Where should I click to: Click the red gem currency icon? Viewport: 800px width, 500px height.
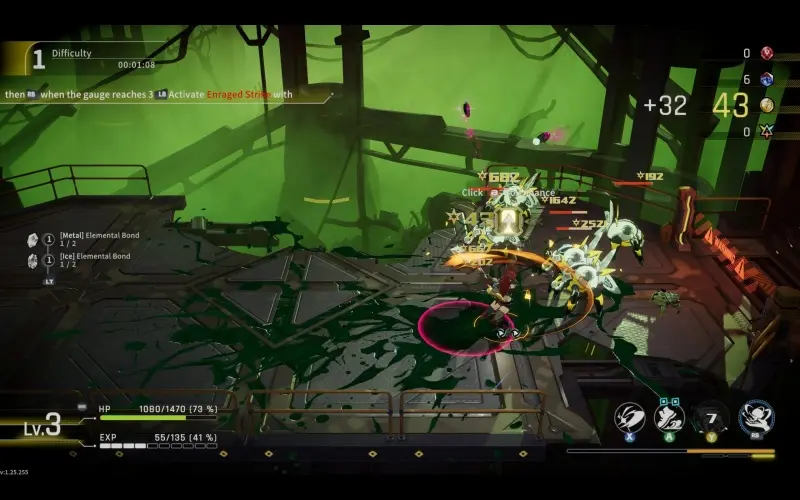tap(767, 53)
